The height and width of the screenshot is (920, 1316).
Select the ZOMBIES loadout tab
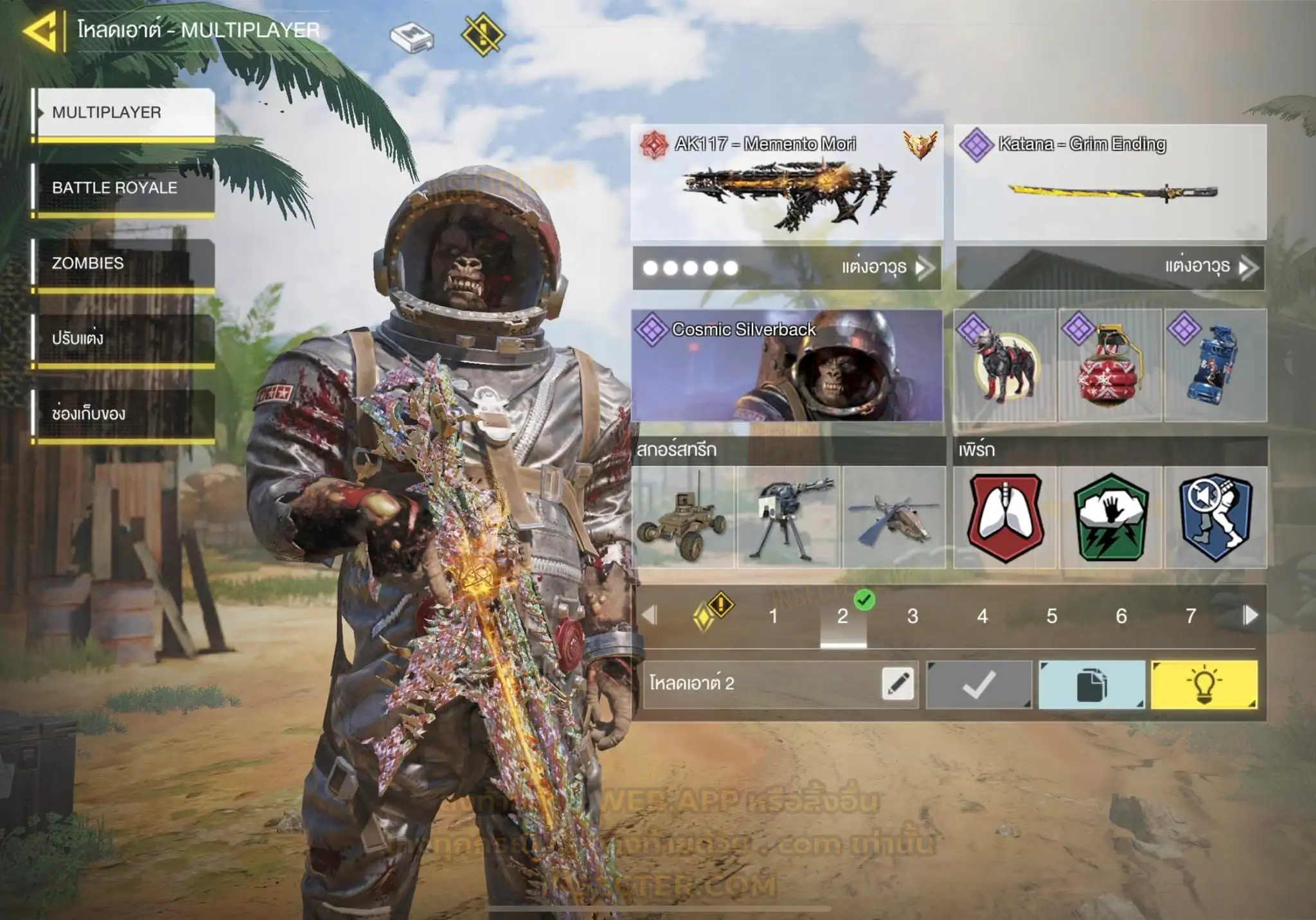click(123, 264)
